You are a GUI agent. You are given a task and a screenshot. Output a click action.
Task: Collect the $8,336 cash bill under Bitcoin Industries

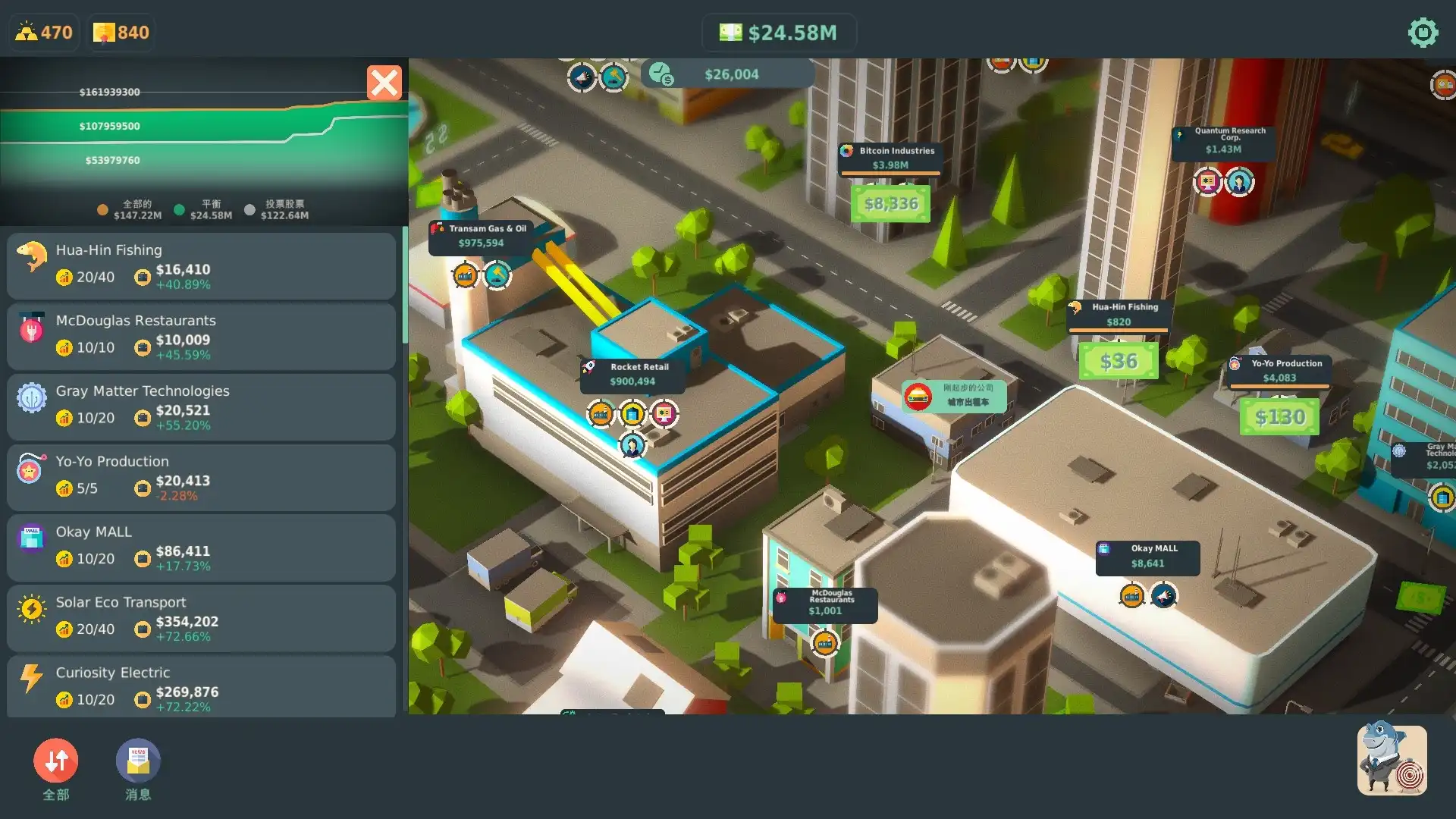[x=890, y=202]
